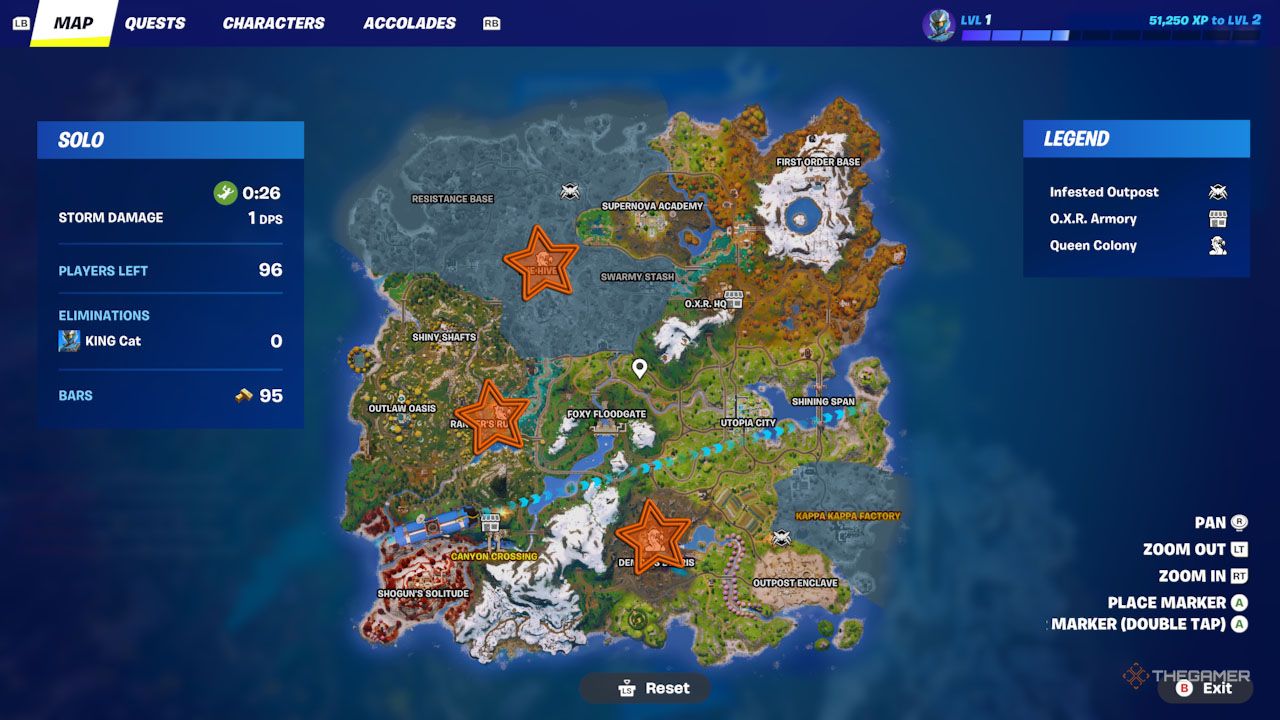1280x720 pixels.
Task: Click the Infested Outpost spider icon in Legend
Action: (1217, 191)
